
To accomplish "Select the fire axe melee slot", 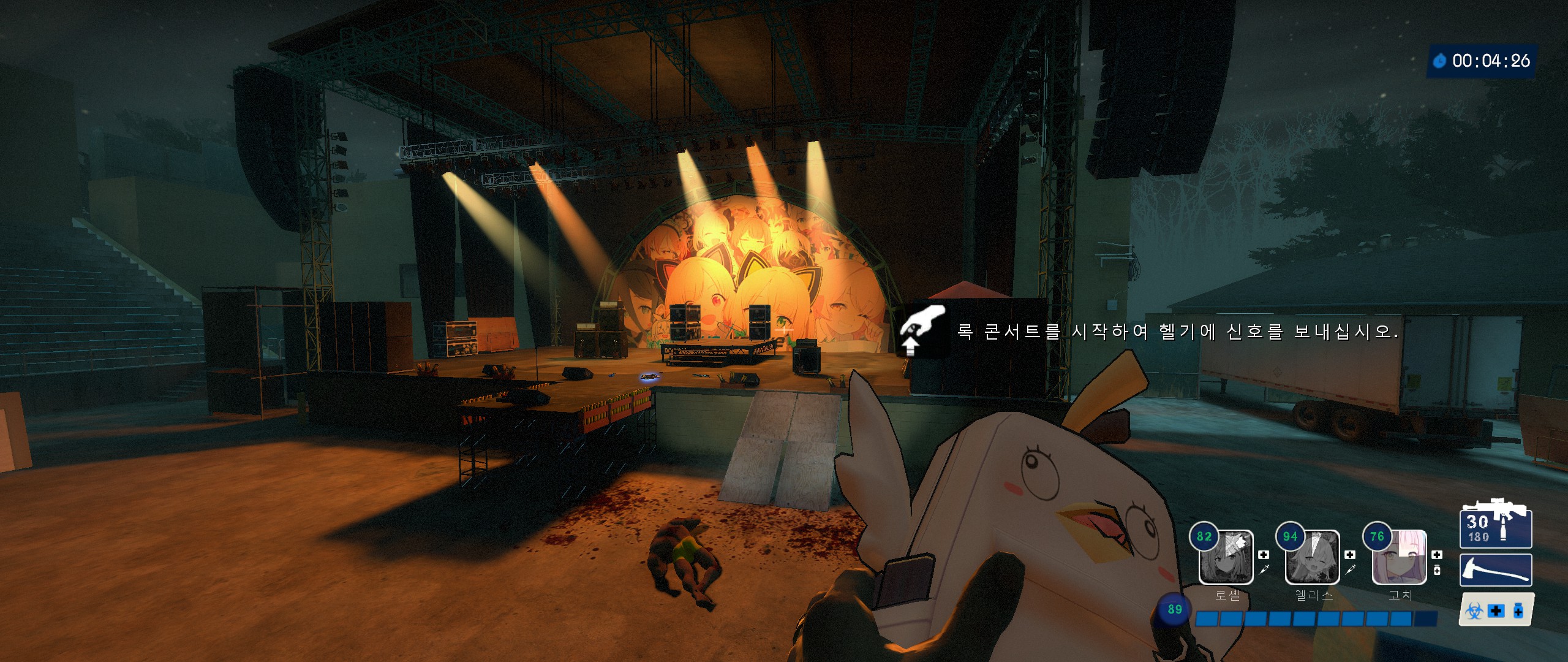I will pyautogui.click(x=1495, y=569).
